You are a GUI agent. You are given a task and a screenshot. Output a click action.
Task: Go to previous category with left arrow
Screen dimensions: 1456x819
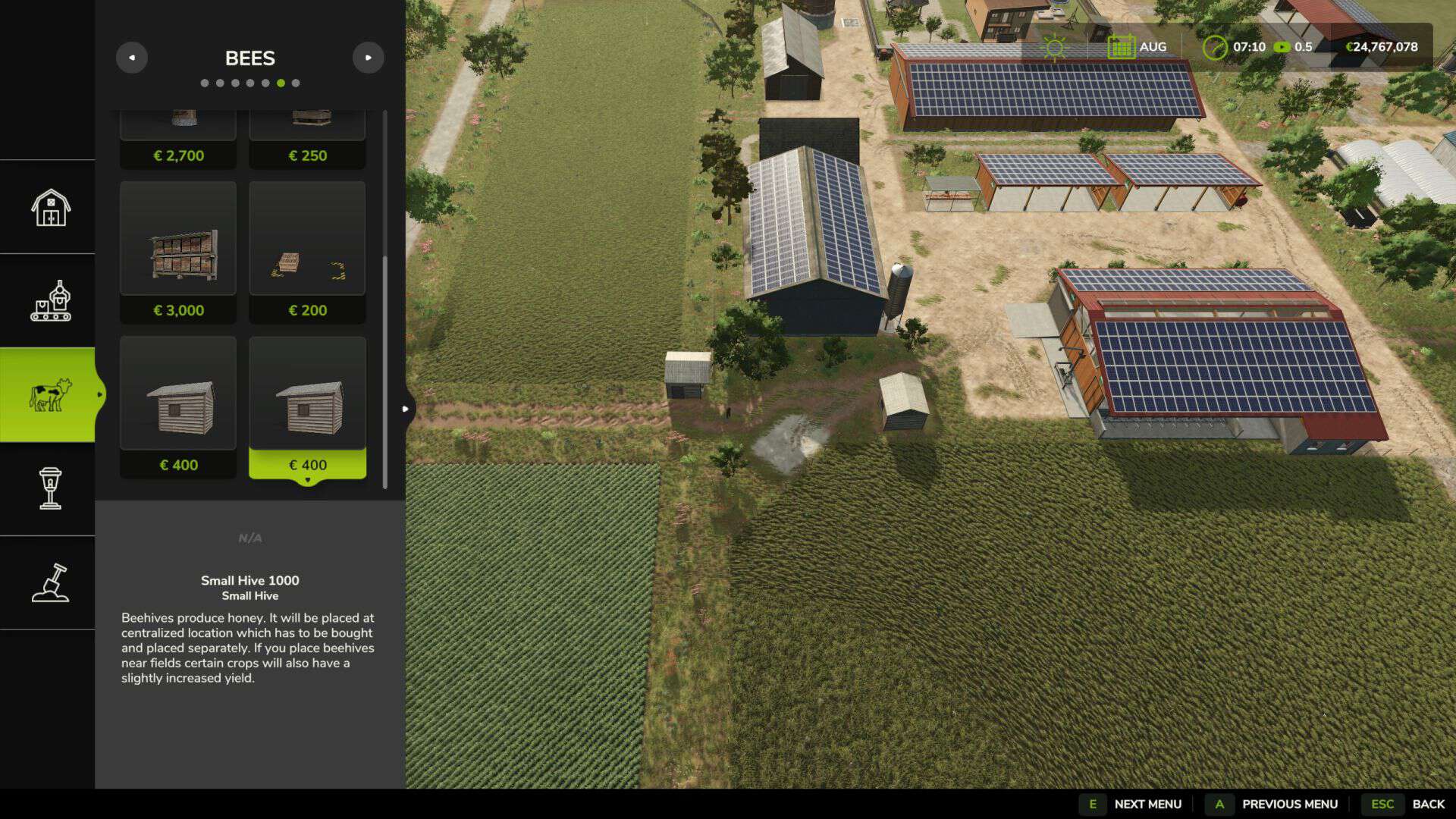132,58
